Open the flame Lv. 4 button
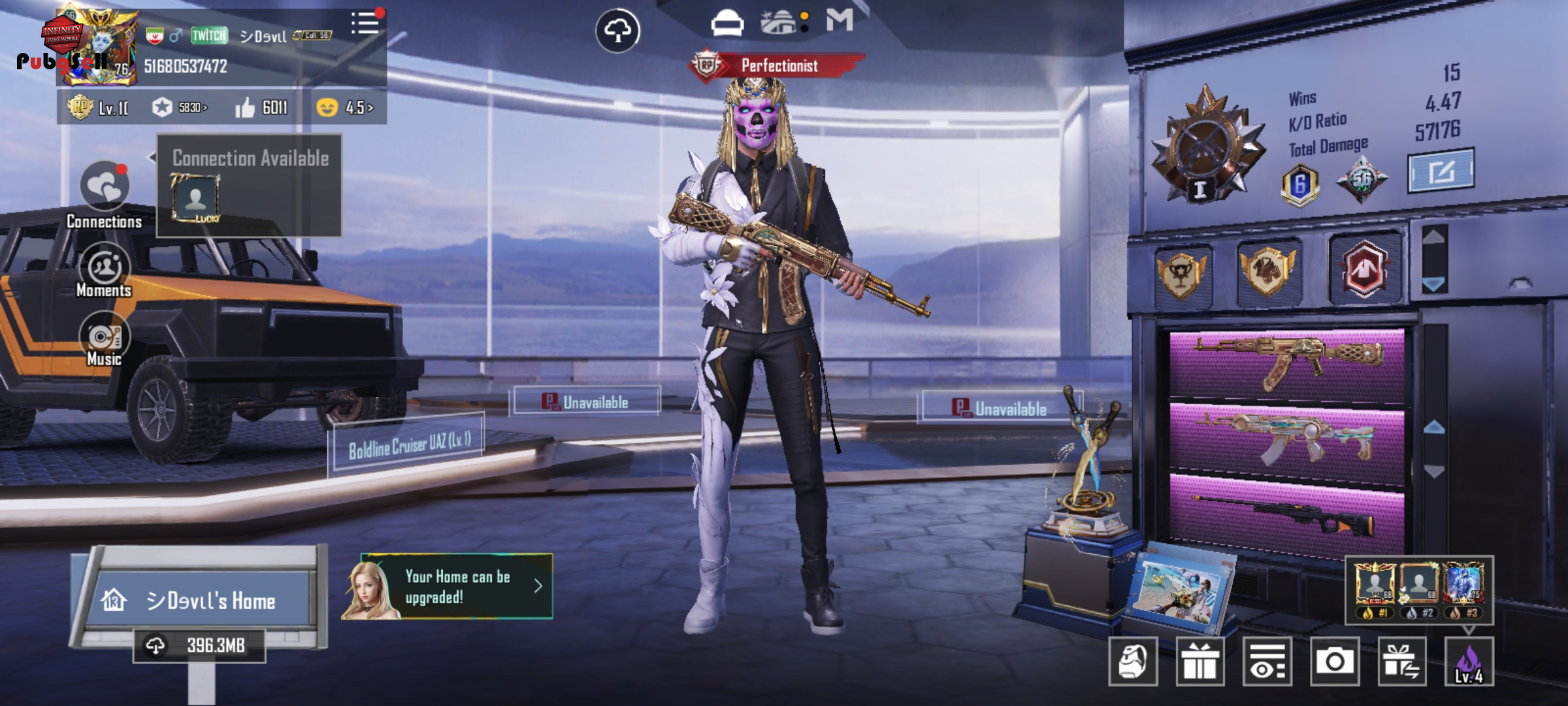The height and width of the screenshot is (706, 1568). click(x=1469, y=662)
